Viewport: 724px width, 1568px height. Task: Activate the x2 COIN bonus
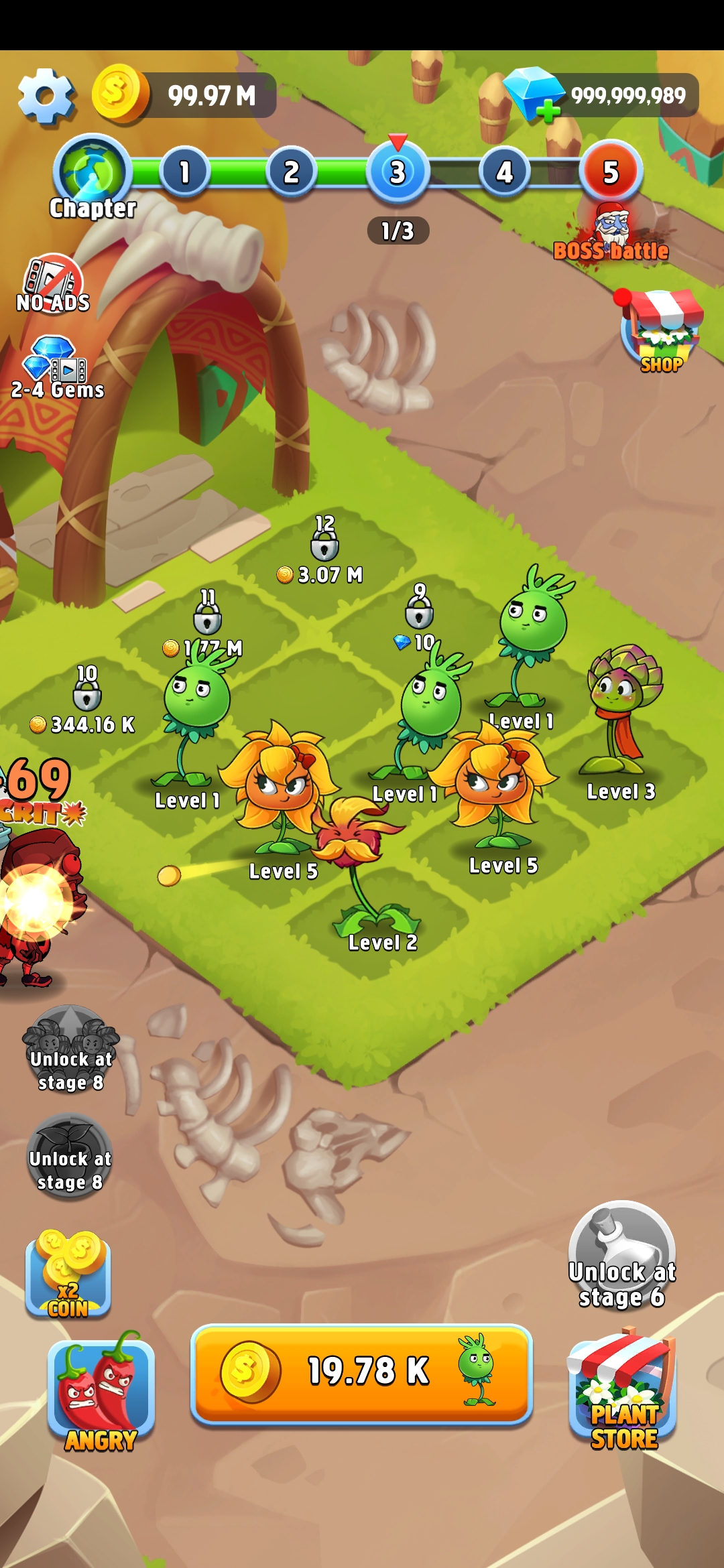68,1275
